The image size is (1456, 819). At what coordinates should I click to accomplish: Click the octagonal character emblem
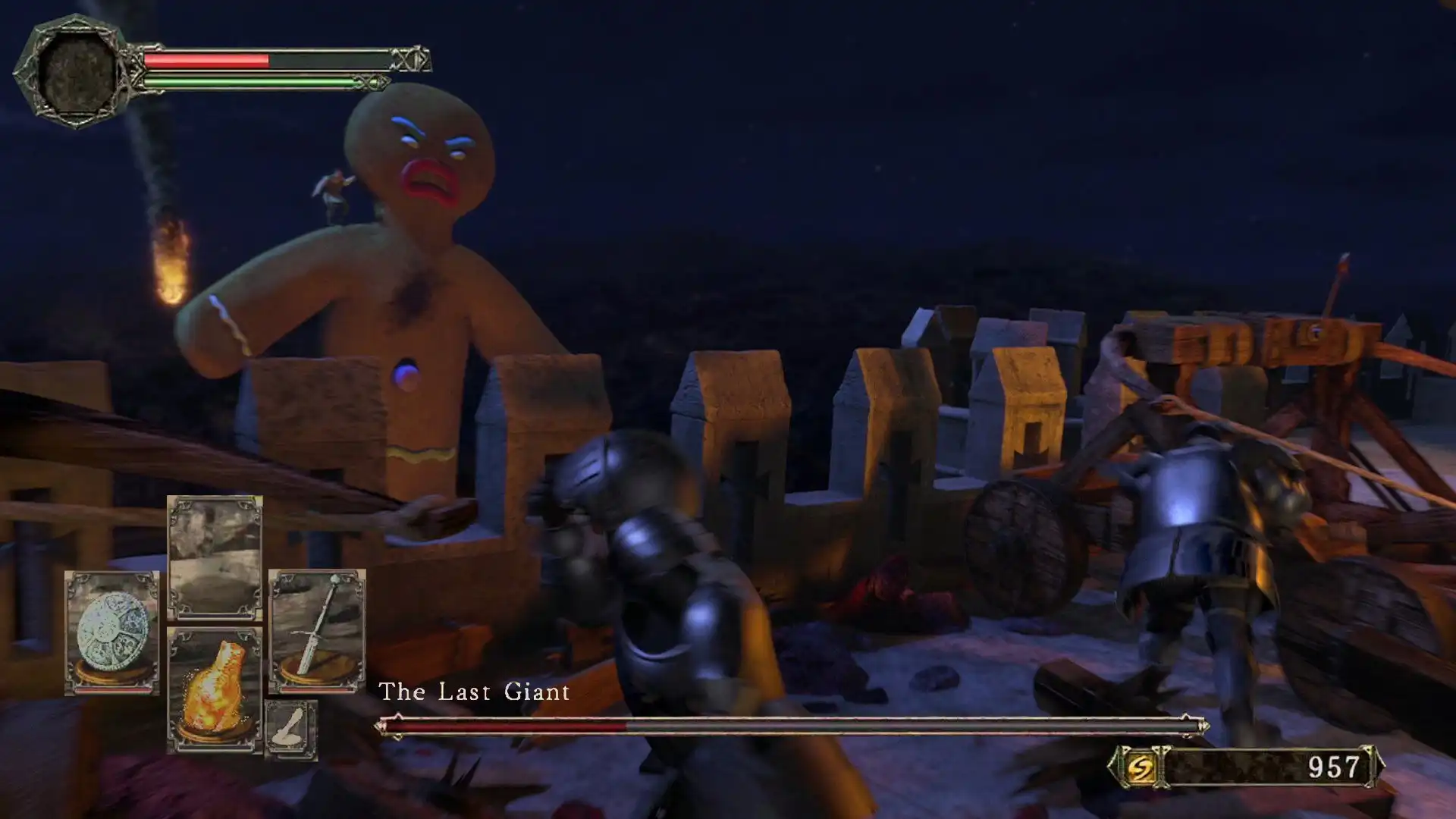tap(76, 73)
